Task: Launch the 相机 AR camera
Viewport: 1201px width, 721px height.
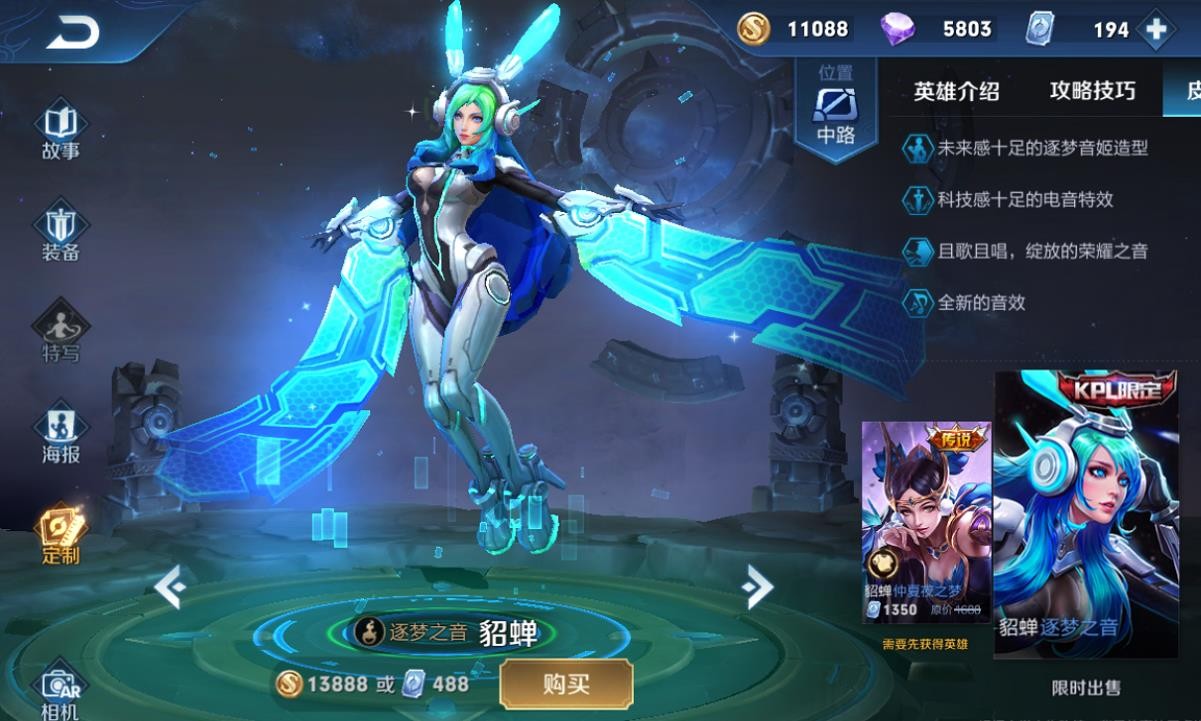Action: coord(61,692)
